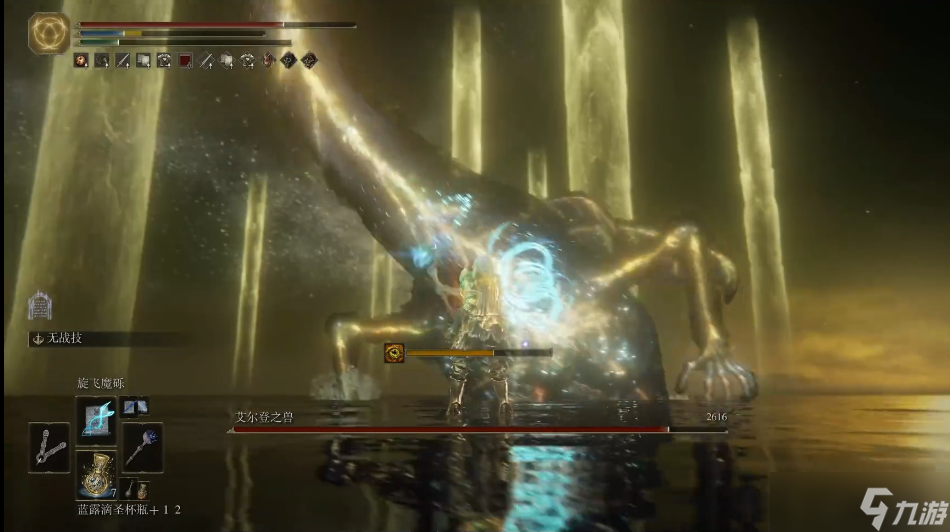Use the 蓝露滴圣杯瓶 flask slot

click(x=96, y=474)
